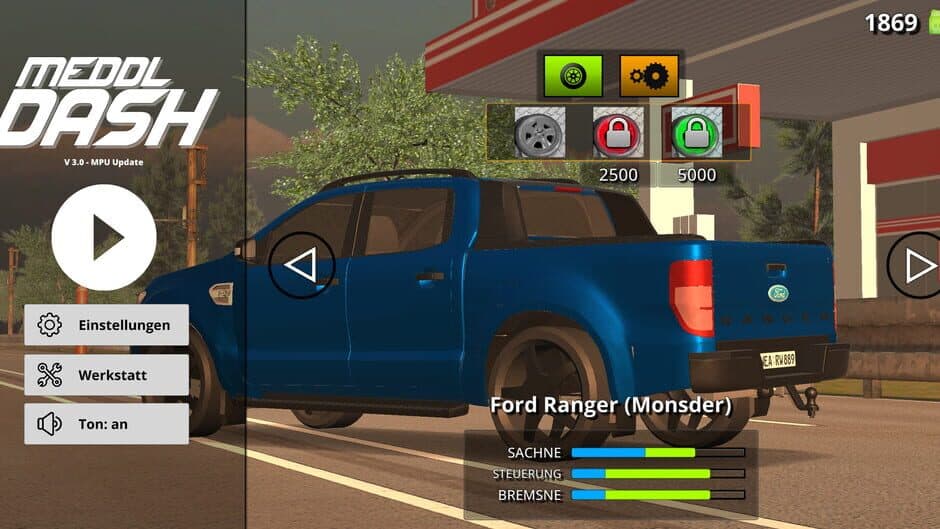Show the previous car with the left arrow

coord(301,265)
